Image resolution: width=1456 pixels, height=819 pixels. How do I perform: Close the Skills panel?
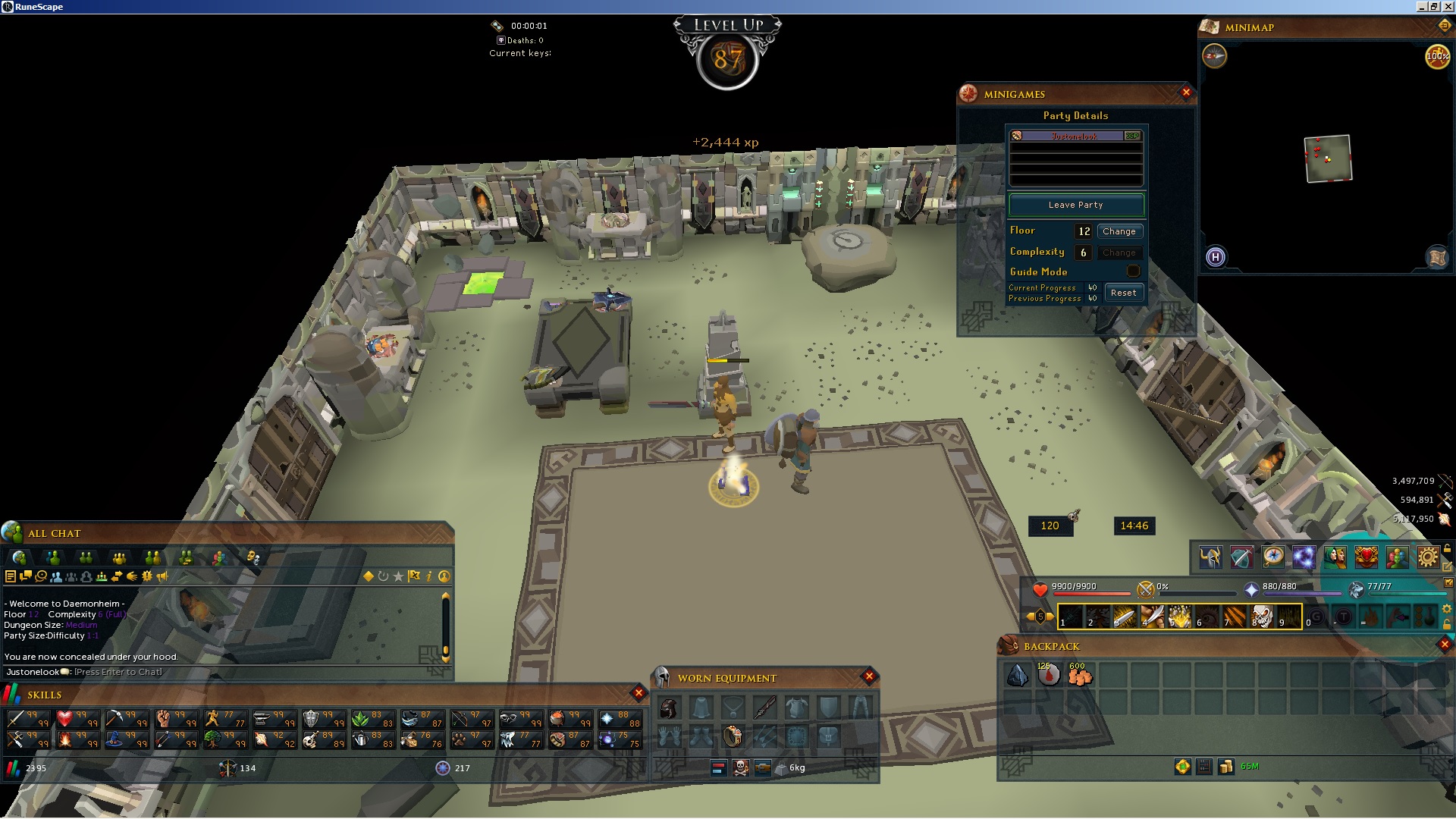pyautogui.click(x=639, y=692)
